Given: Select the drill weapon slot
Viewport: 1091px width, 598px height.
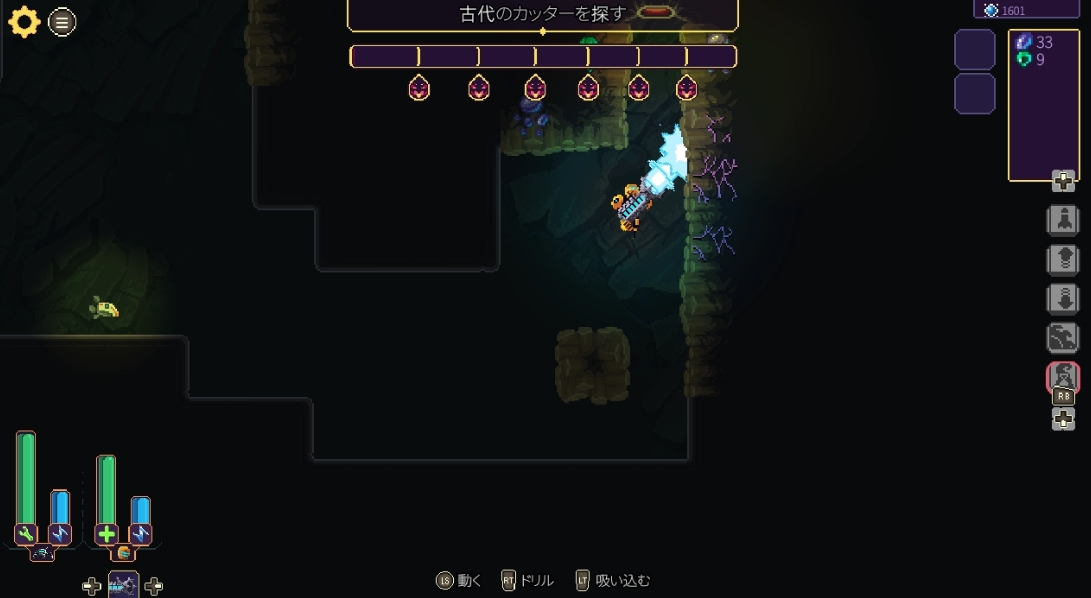Looking at the screenshot, I should [x=123, y=584].
